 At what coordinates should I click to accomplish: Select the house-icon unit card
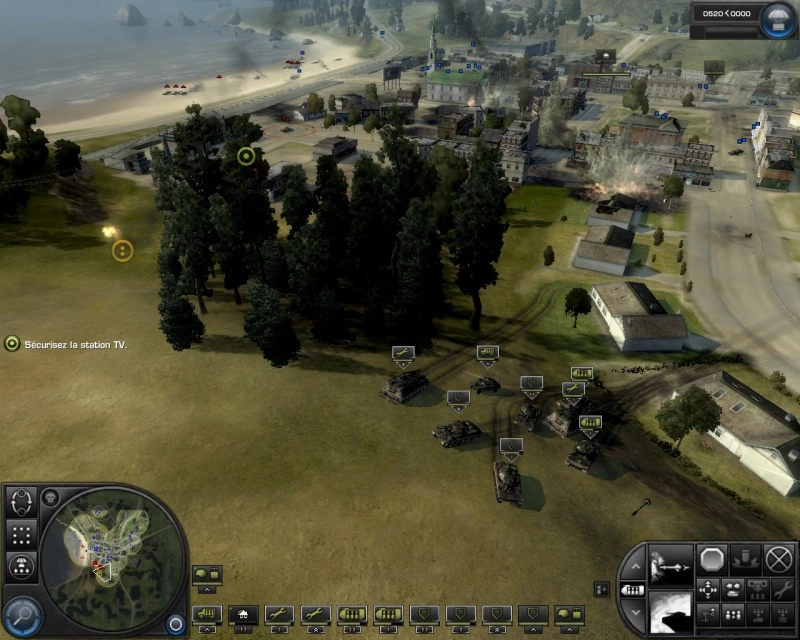242,613
